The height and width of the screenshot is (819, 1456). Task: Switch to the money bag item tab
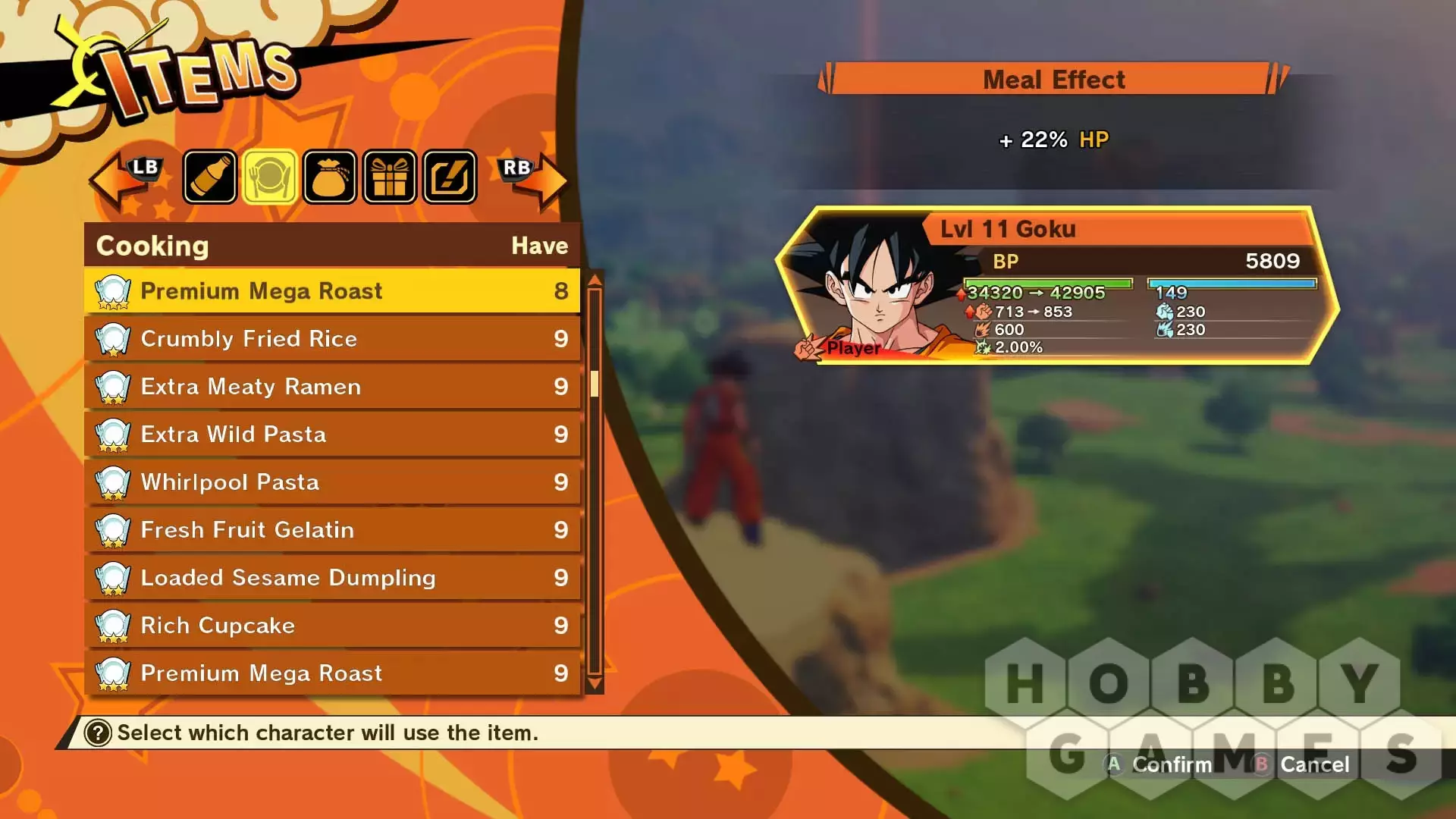329,177
